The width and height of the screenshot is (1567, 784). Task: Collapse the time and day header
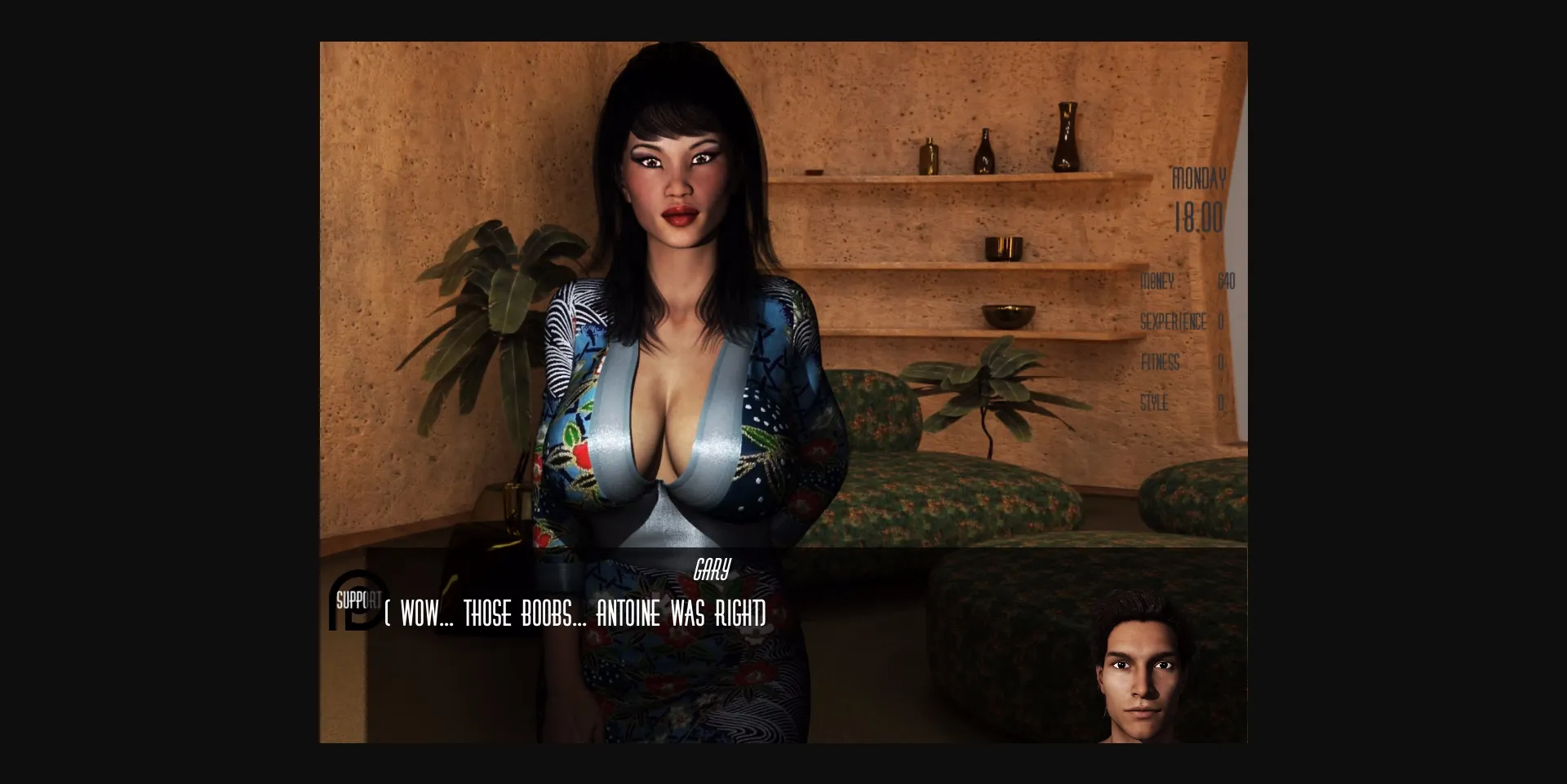[1200, 196]
